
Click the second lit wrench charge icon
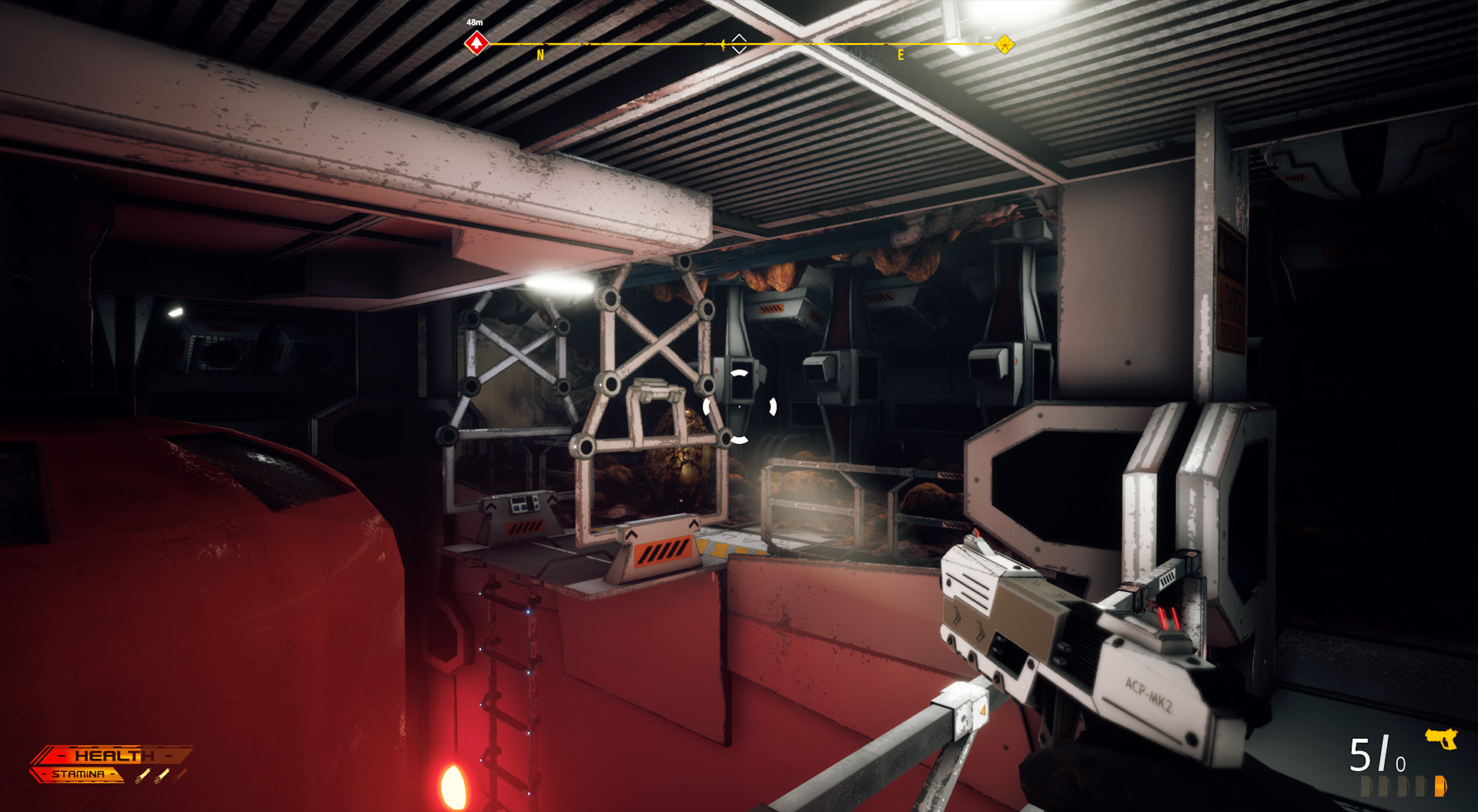[x=162, y=774]
